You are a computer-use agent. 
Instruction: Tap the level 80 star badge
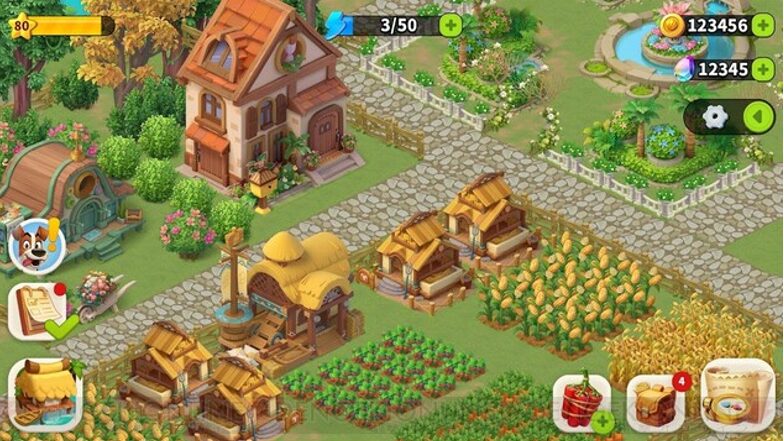tap(21, 24)
